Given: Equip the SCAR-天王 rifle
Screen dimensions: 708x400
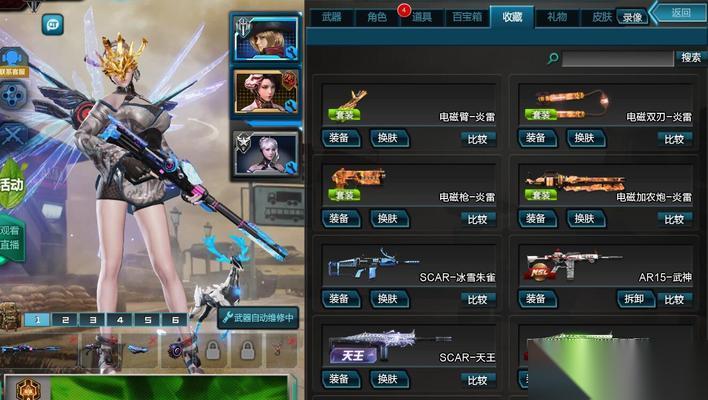Looking at the screenshot, I should [x=339, y=379].
